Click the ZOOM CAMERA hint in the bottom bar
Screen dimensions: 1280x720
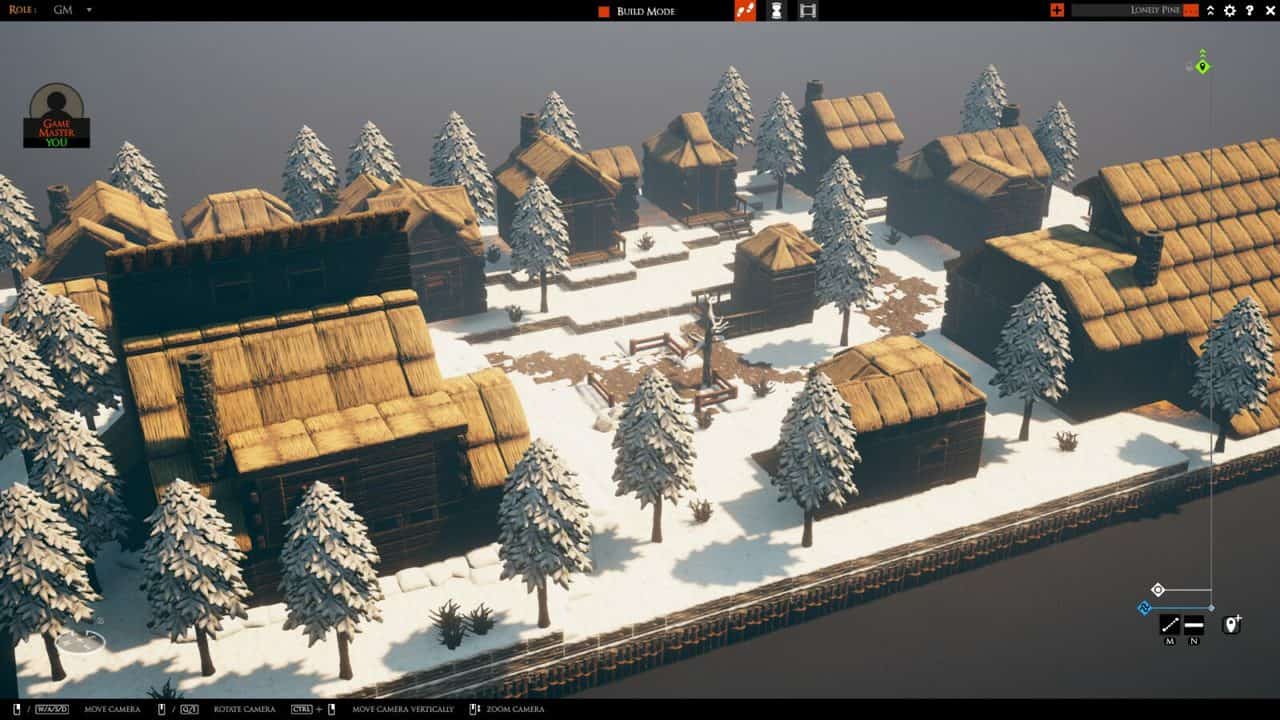pos(515,708)
